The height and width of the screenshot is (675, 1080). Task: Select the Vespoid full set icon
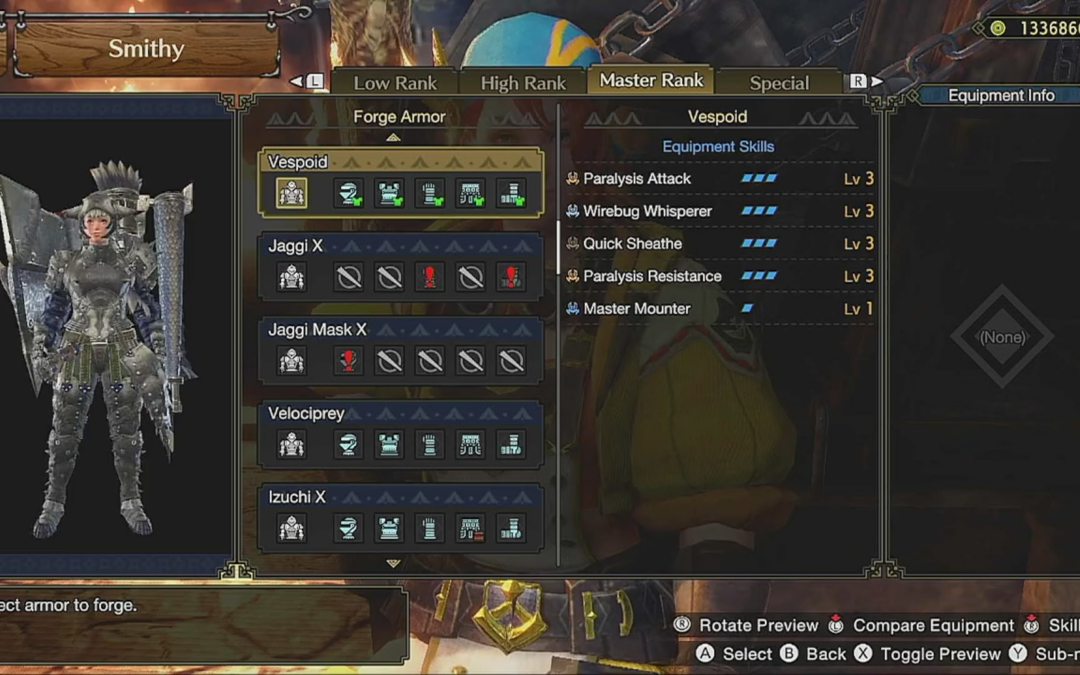coord(291,193)
